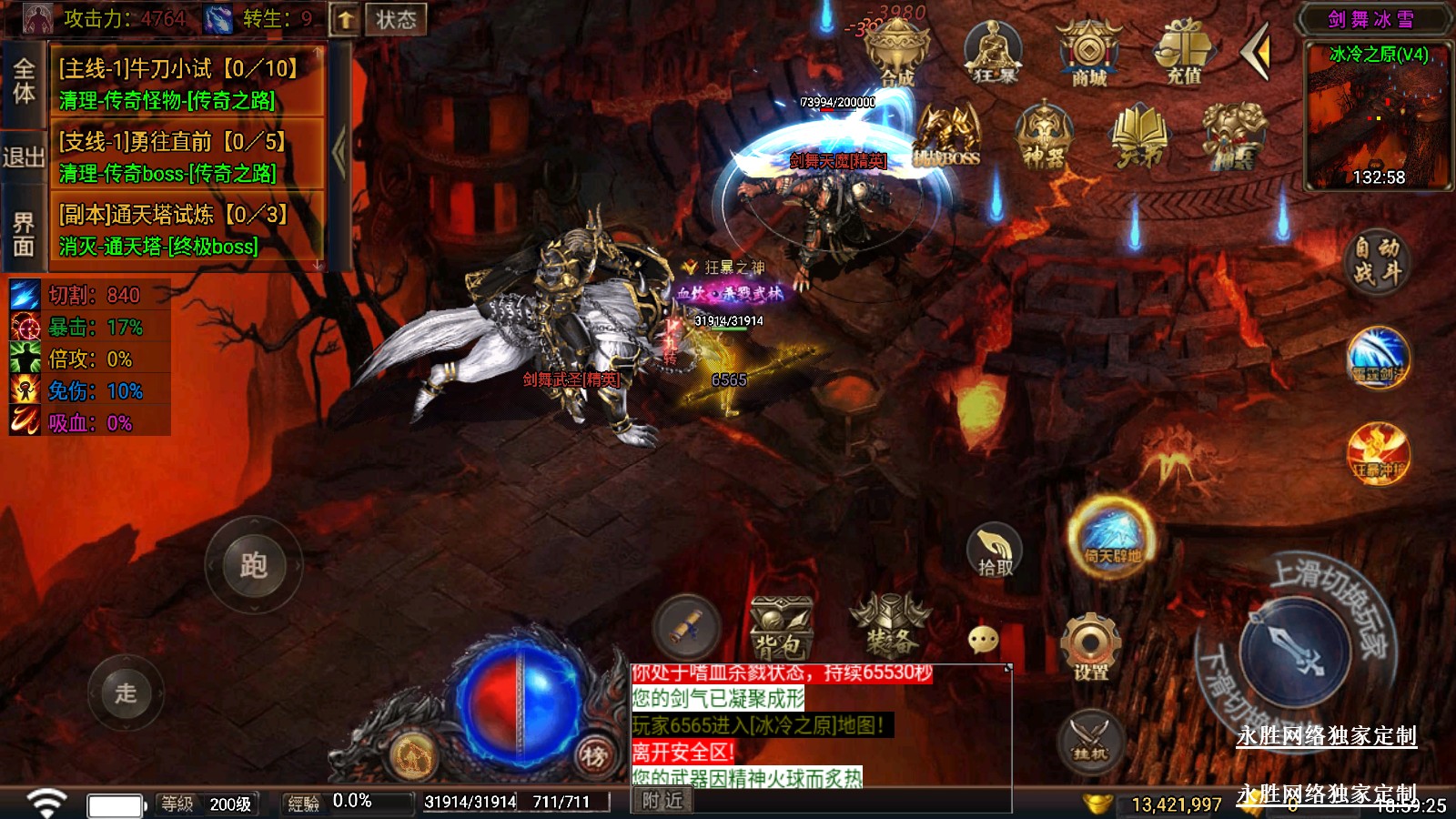Tap the 拾取 pickup button
This screenshot has width=1456, height=819.
click(x=995, y=550)
